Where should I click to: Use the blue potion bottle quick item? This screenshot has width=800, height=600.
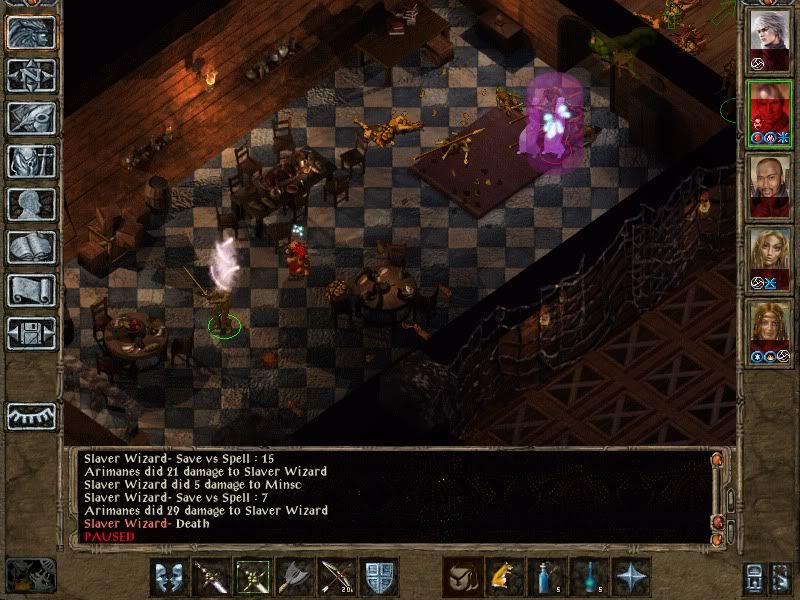(546, 577)
